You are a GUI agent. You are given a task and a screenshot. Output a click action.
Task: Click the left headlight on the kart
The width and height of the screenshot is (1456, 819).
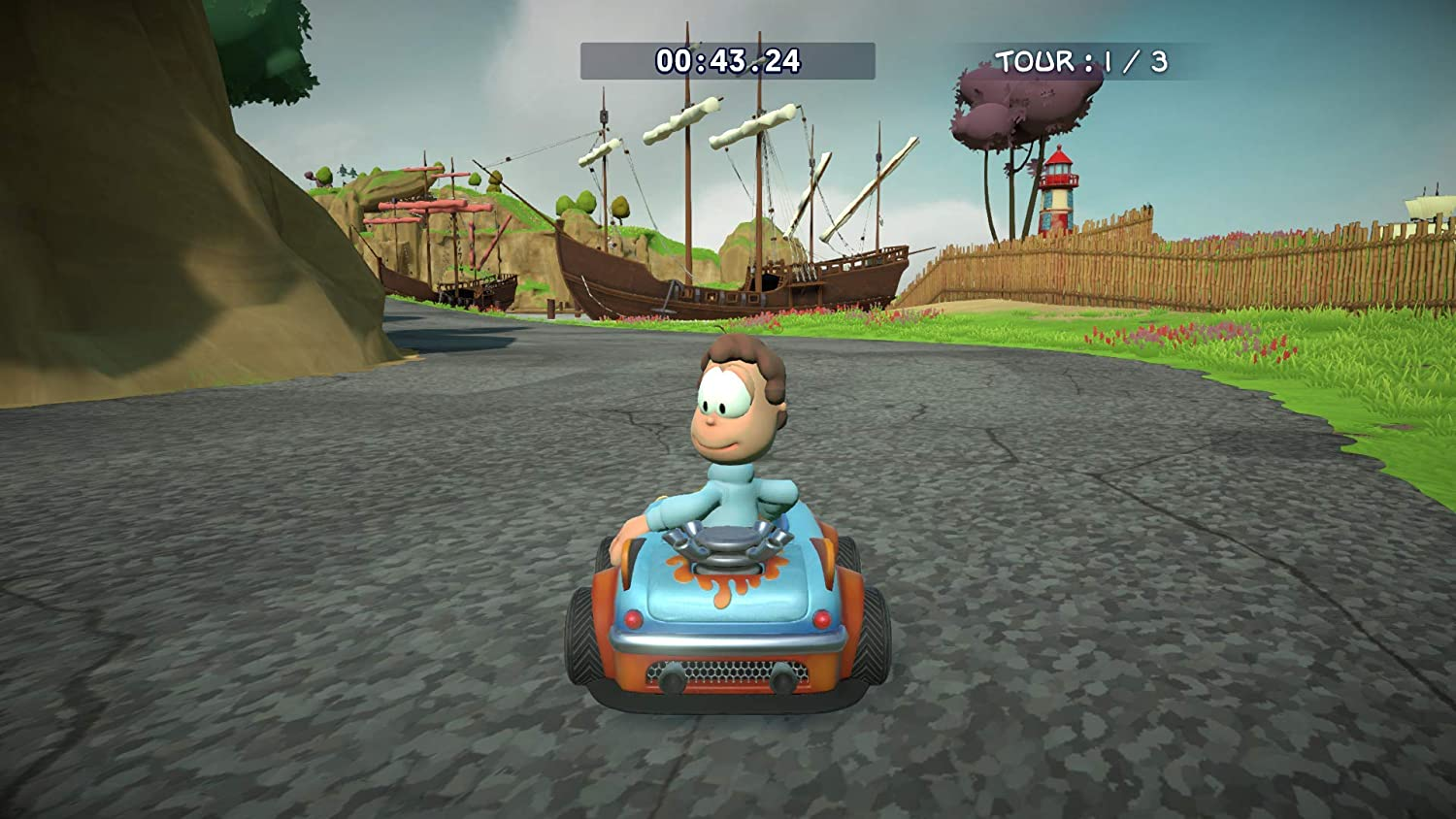click(x=633, y=616)
